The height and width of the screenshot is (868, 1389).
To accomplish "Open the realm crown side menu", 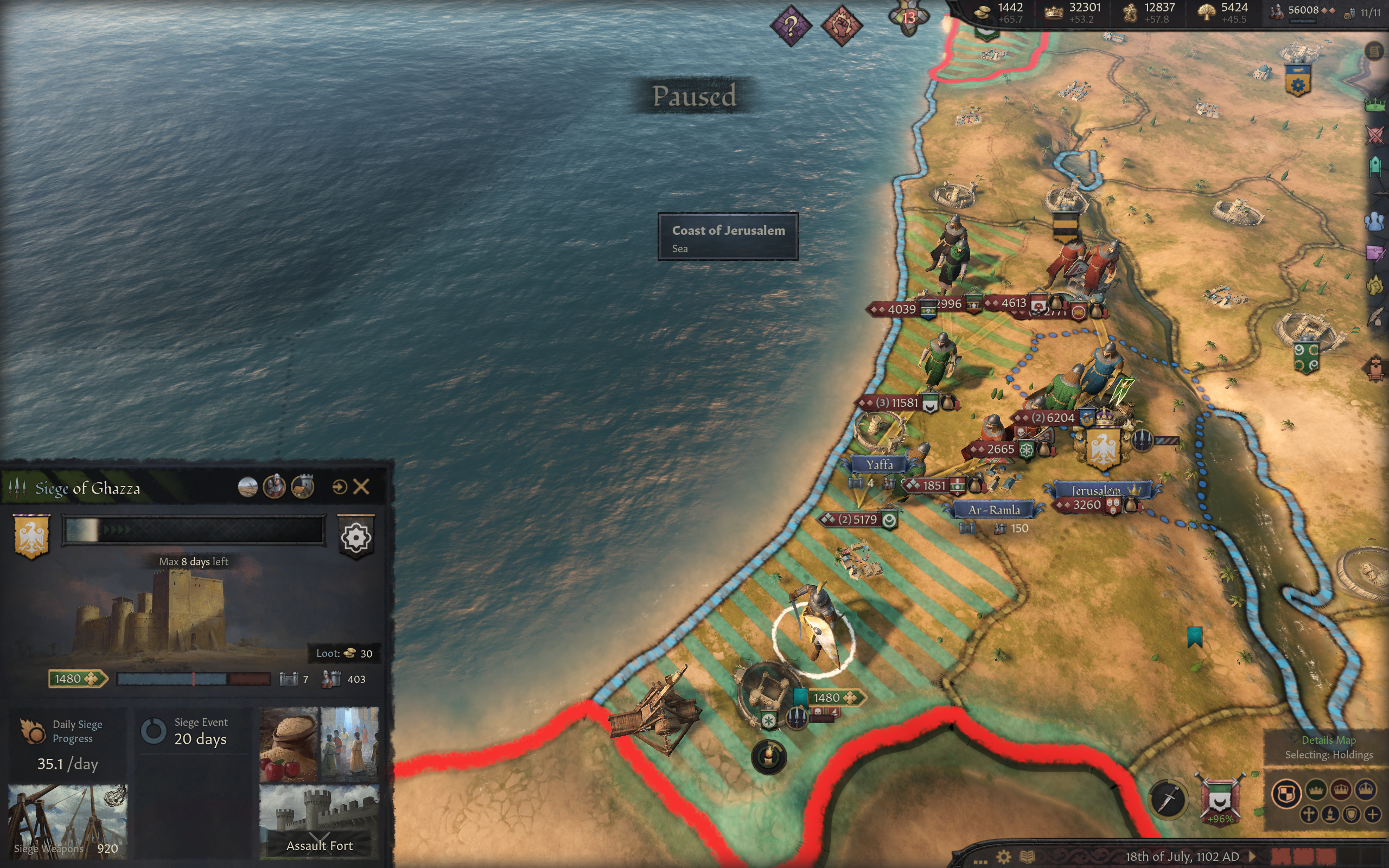I will [1375, 105].
